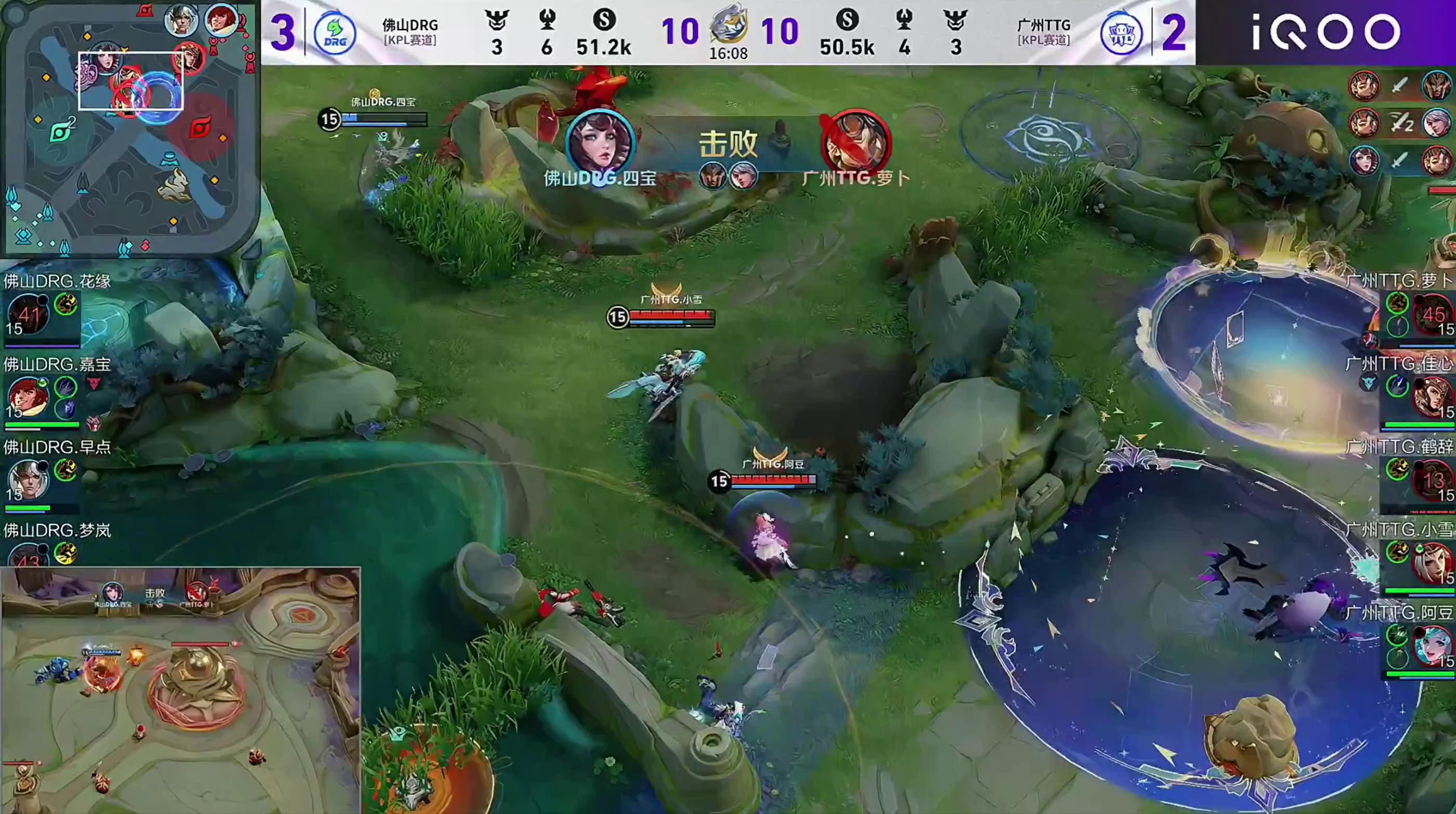Choose 广州TTG.佳心's hero portrait

coord(1433,397)
